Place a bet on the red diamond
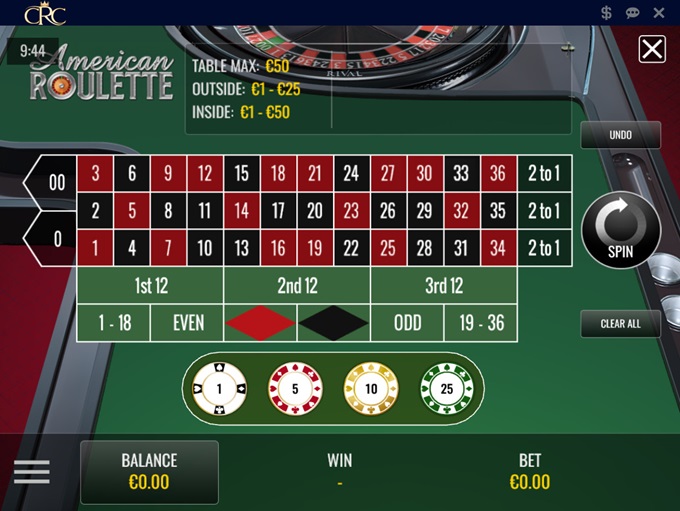680x511 pixels. 261,323
